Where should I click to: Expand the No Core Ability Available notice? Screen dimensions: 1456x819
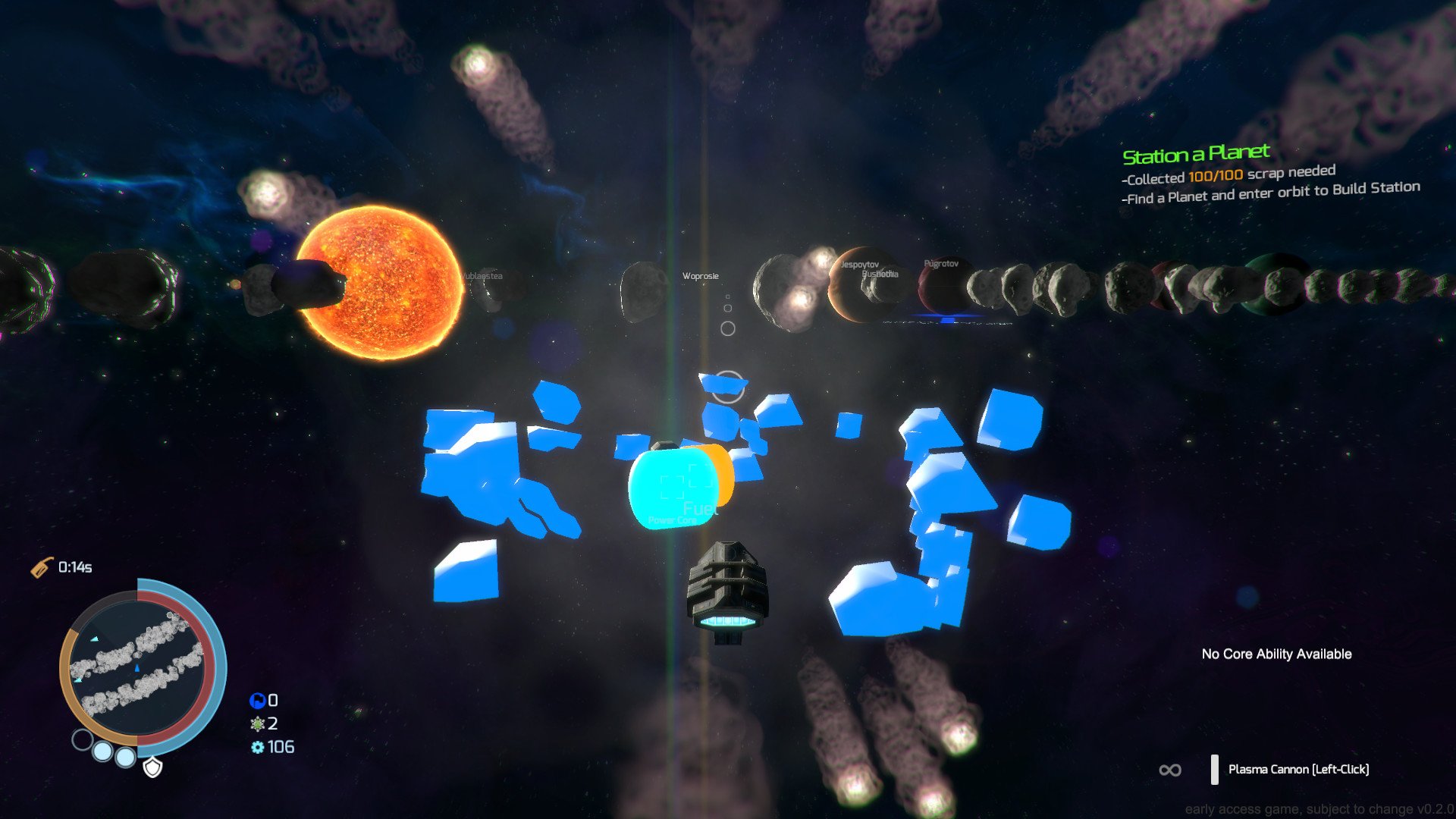click(x=1276, y=654)
